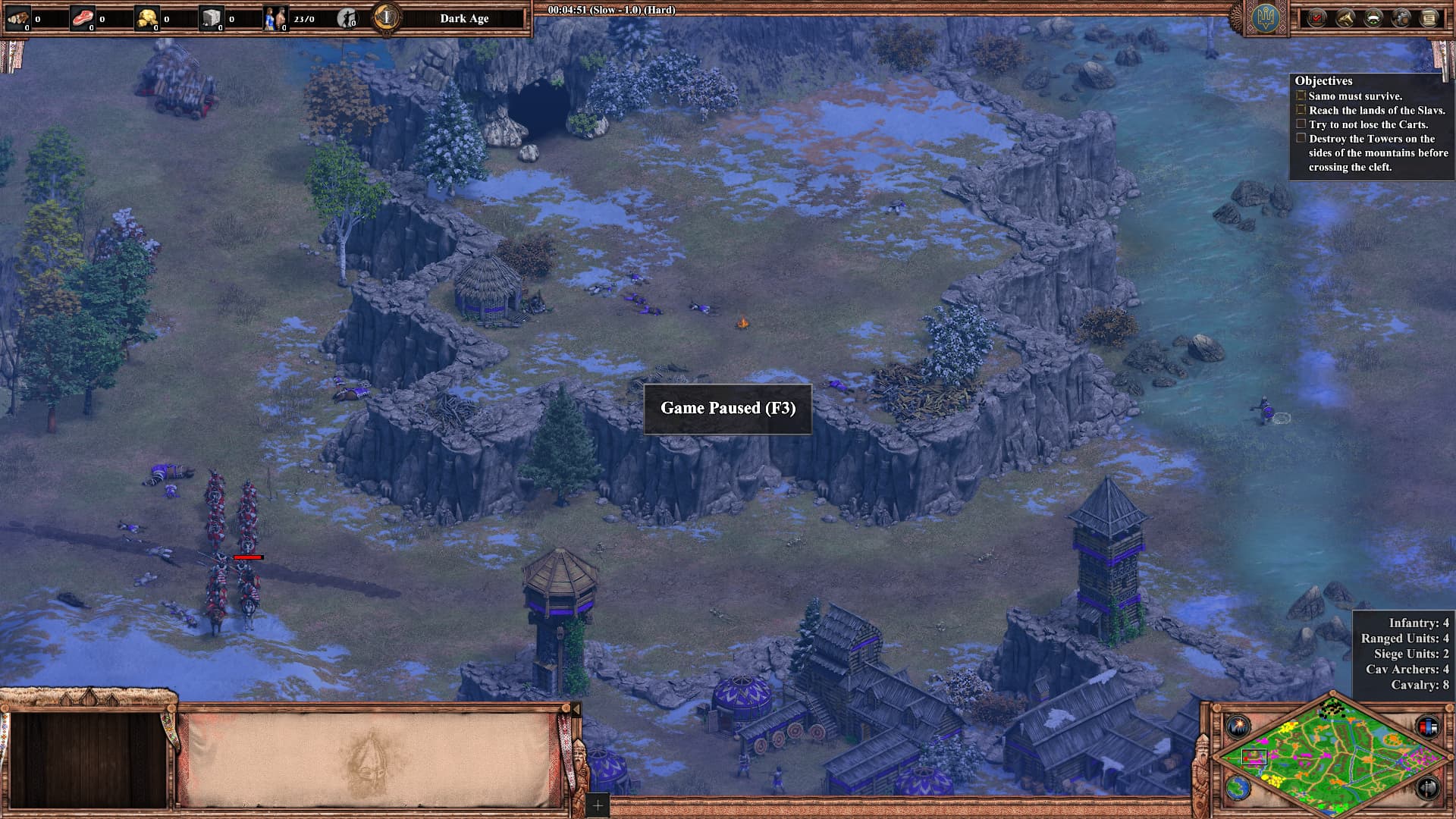
Task: Click the food resource icon
Action: point(82,18)
